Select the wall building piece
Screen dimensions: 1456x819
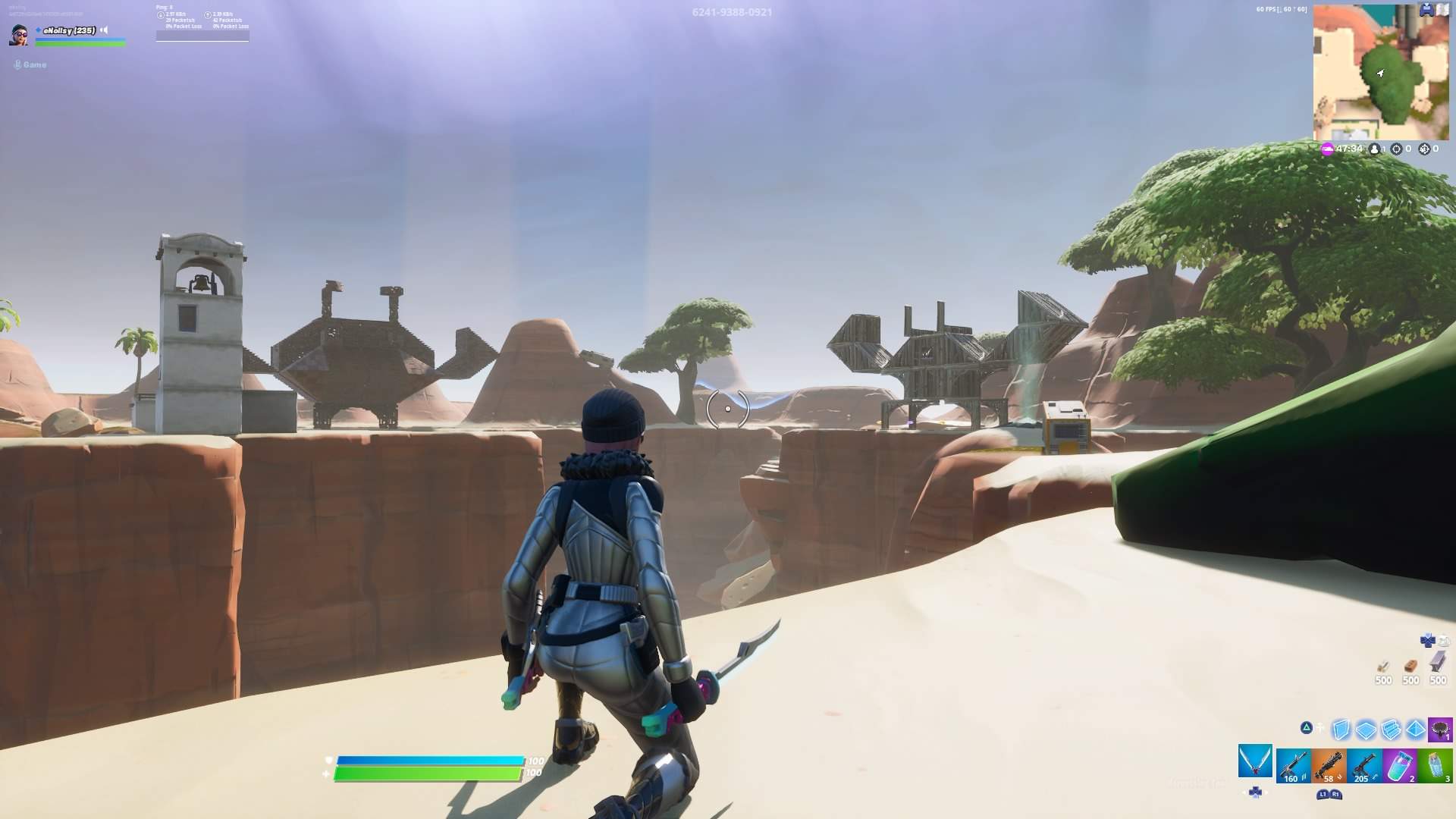point(1341,730)
